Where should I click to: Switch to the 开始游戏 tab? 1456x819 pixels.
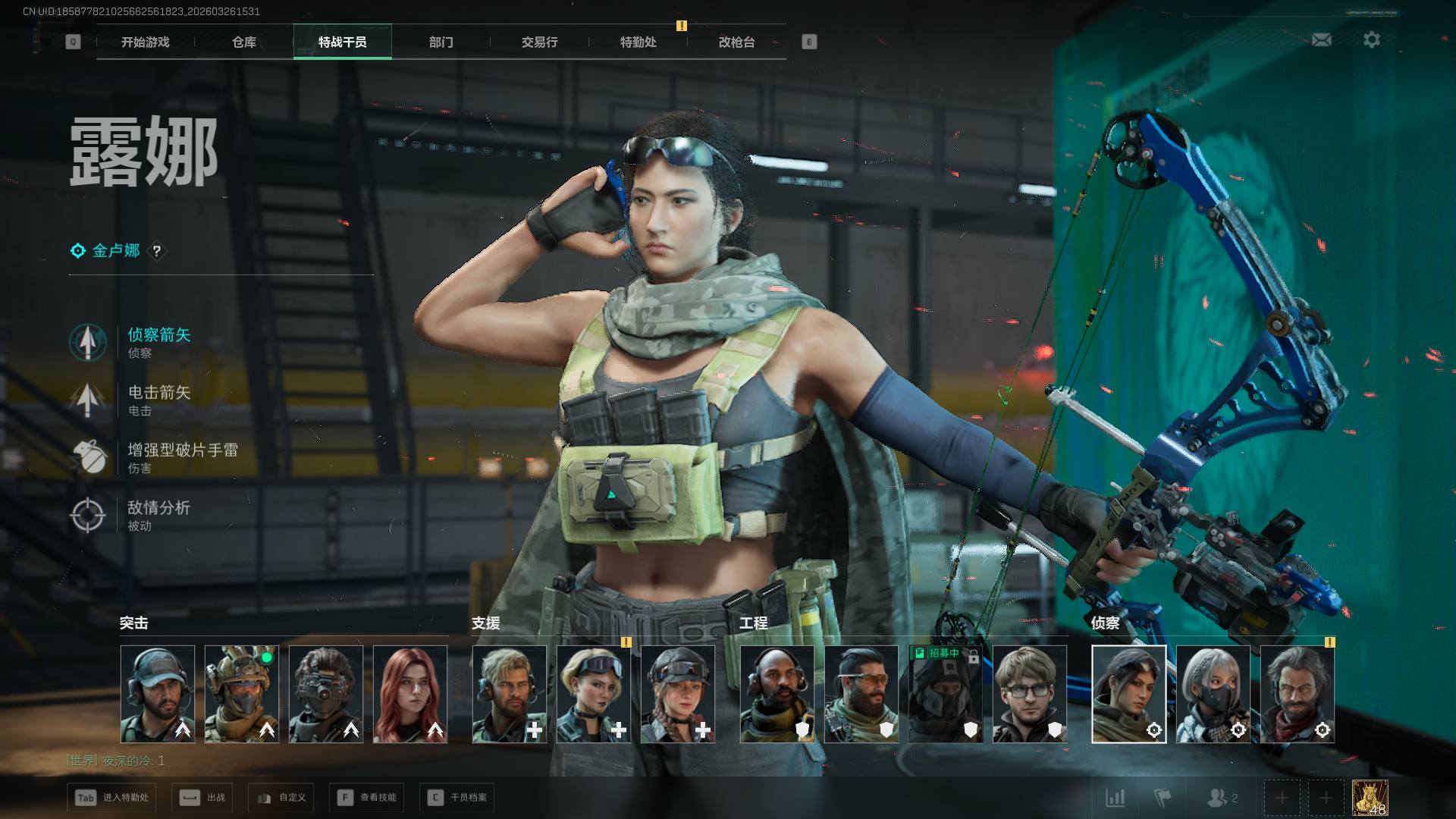pos(145,42)
